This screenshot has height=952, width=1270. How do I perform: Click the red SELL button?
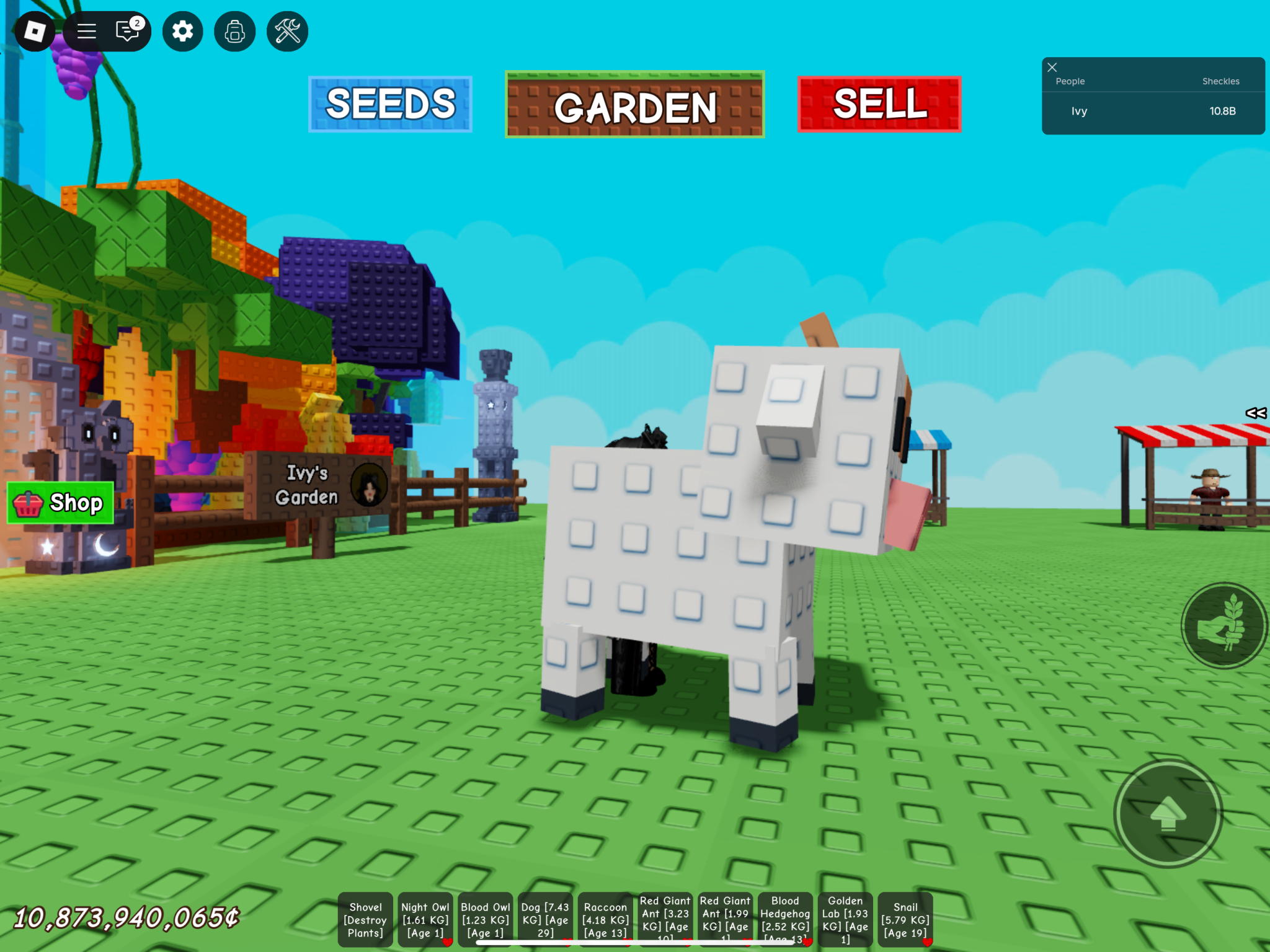click(878, 104)
